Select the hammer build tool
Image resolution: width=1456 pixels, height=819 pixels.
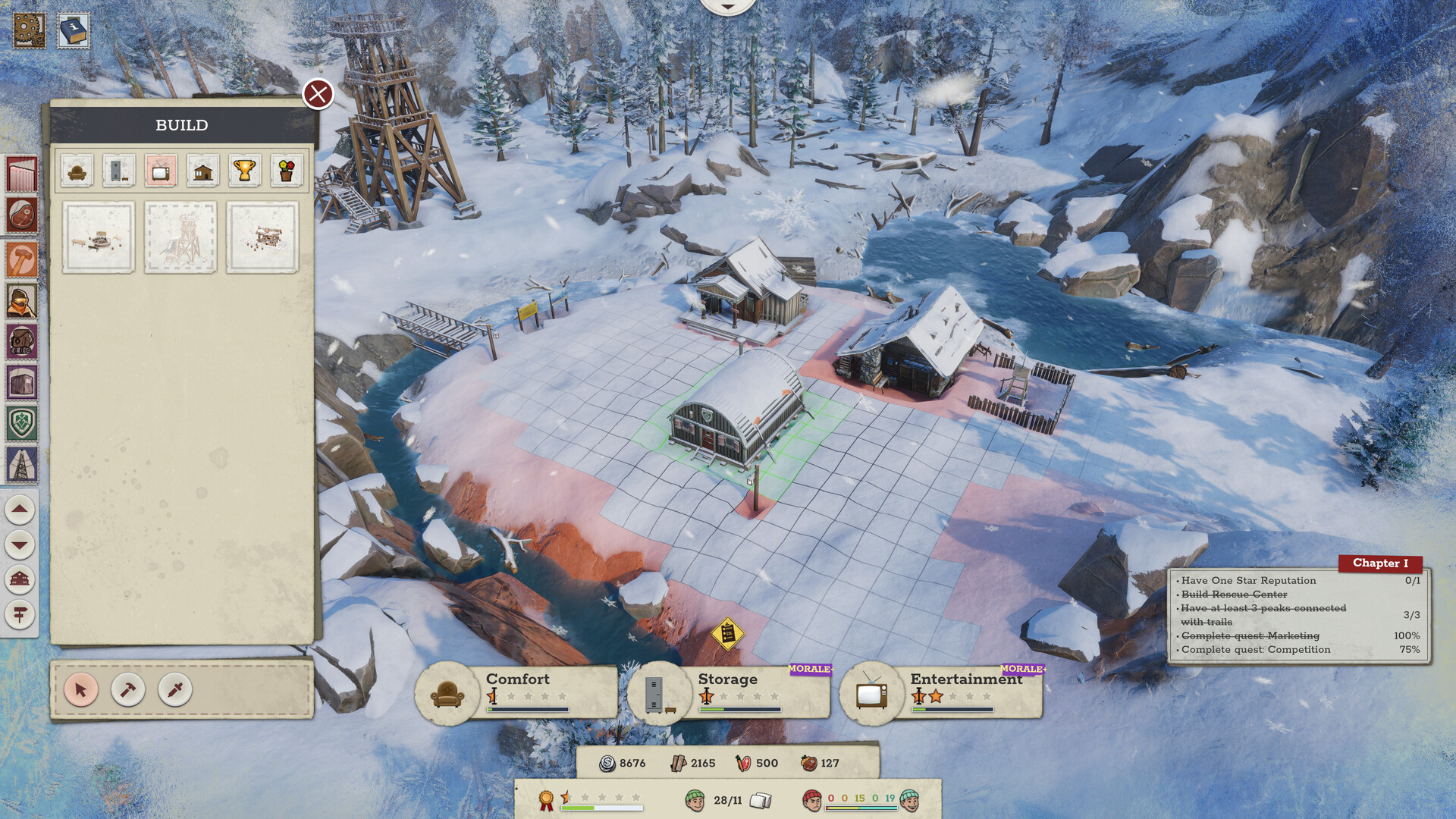127,691
